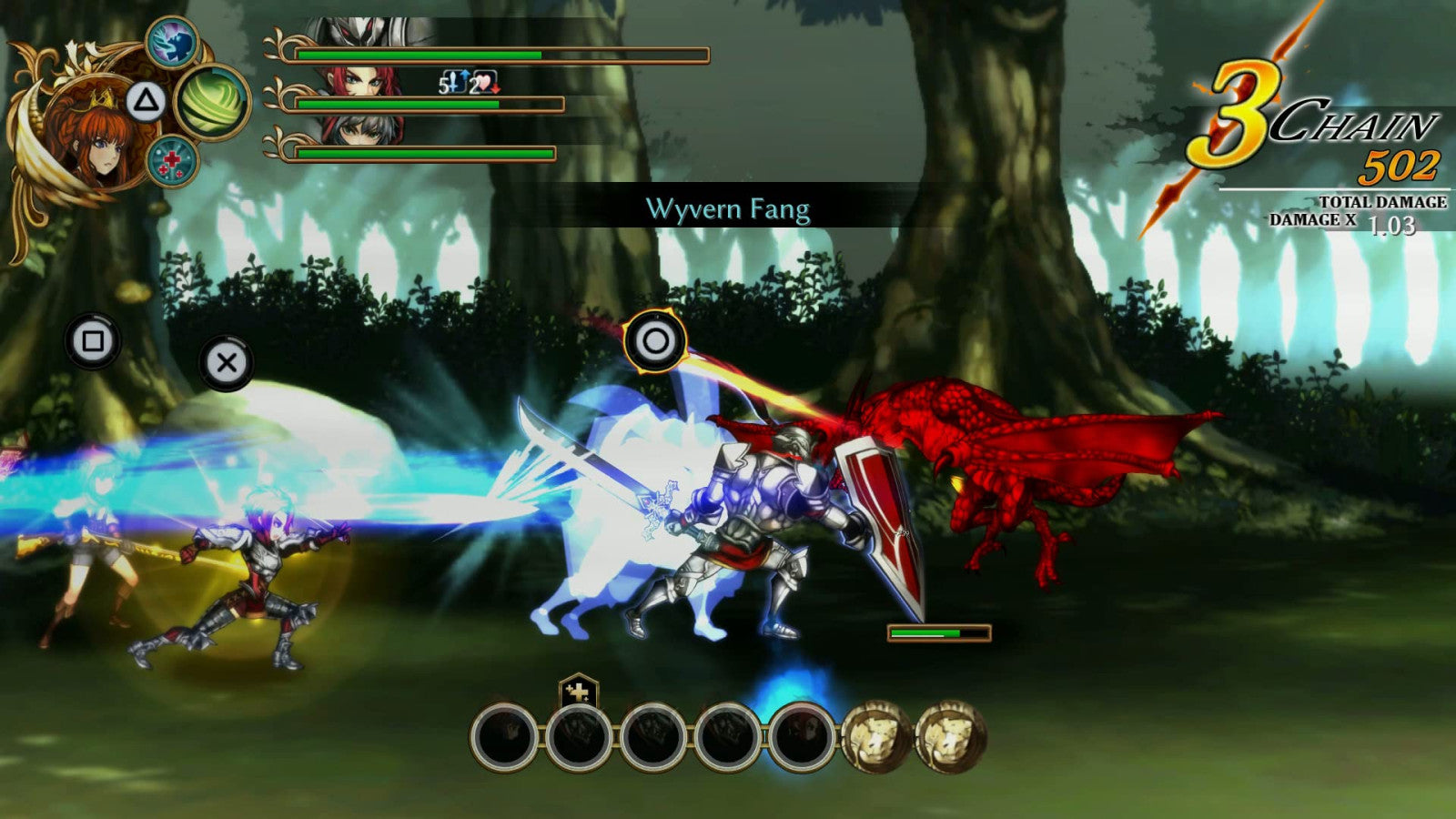The width and height of the screenshot is (1456, 819).
Task: Click the gold plus badge on combo bar
Action: 578,692
